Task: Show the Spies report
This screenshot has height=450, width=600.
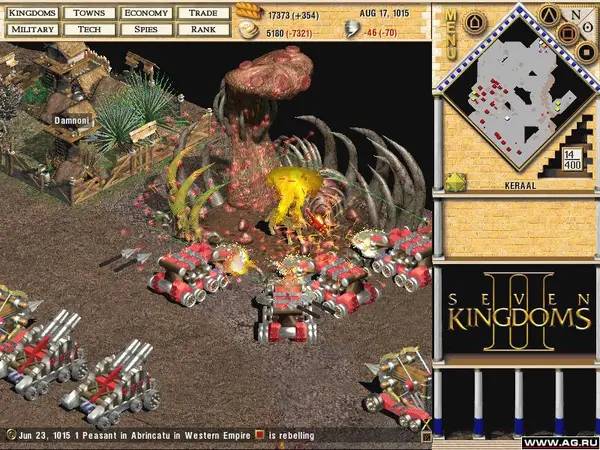Action: [x=146, y=30]
